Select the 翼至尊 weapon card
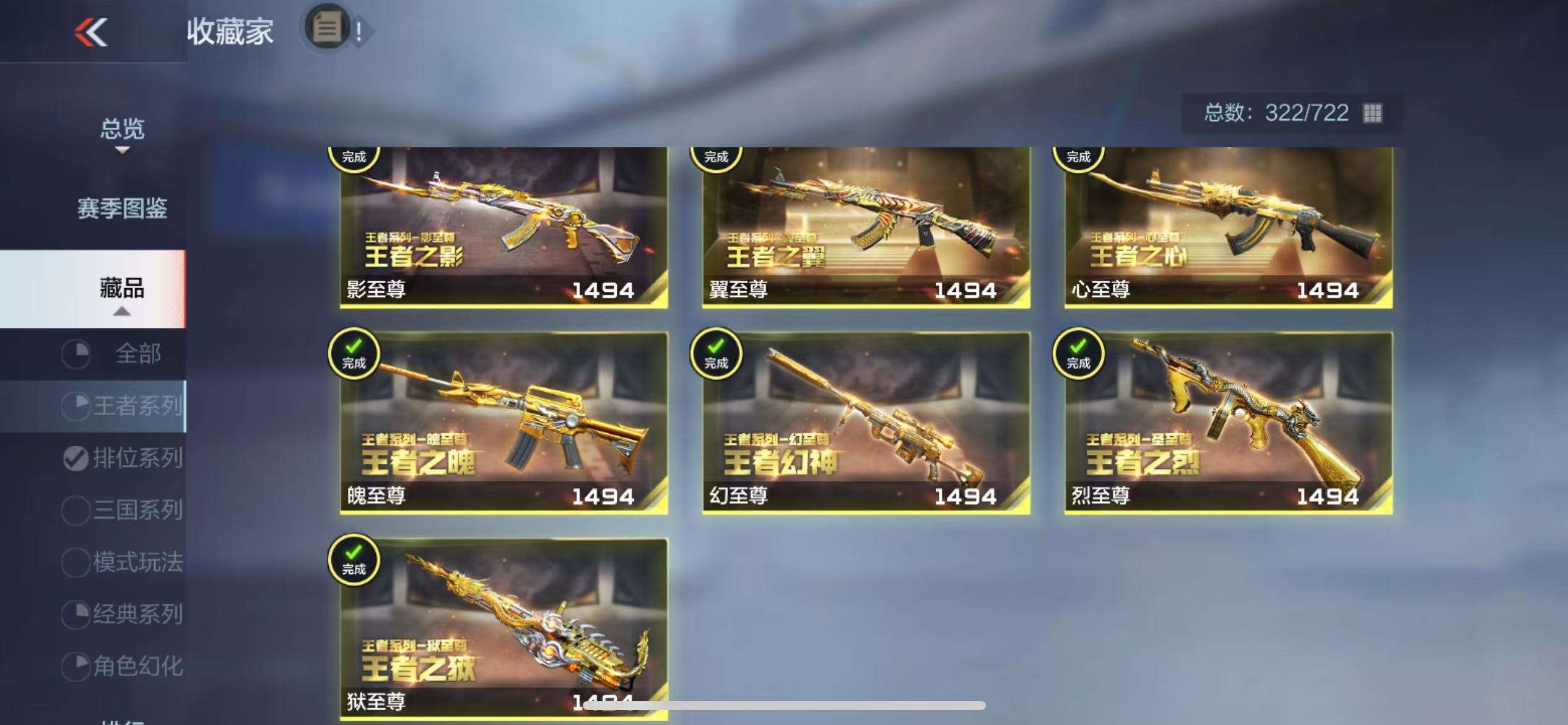 coord(866,227)
